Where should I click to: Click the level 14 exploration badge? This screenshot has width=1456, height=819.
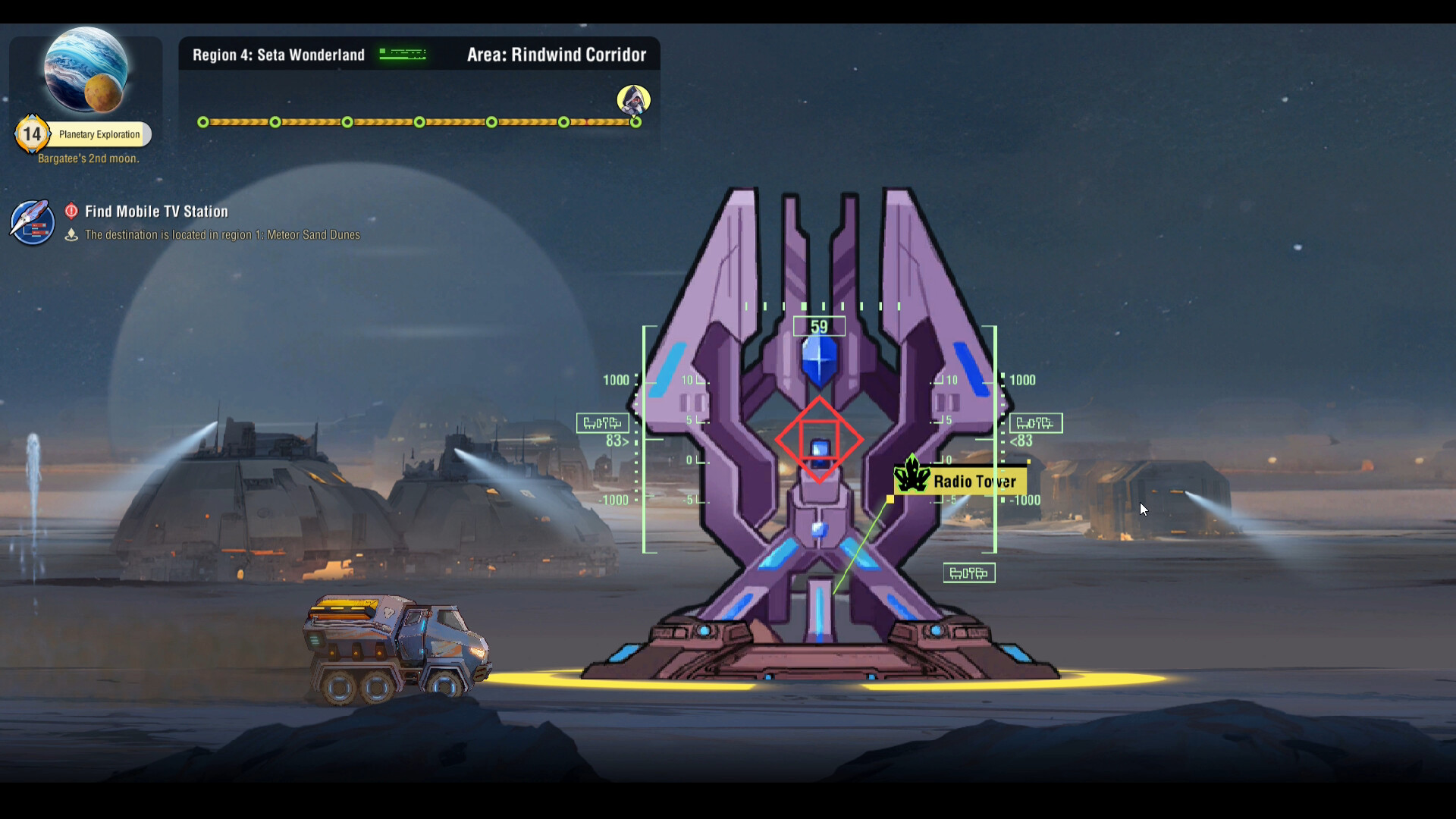[32, 133]
